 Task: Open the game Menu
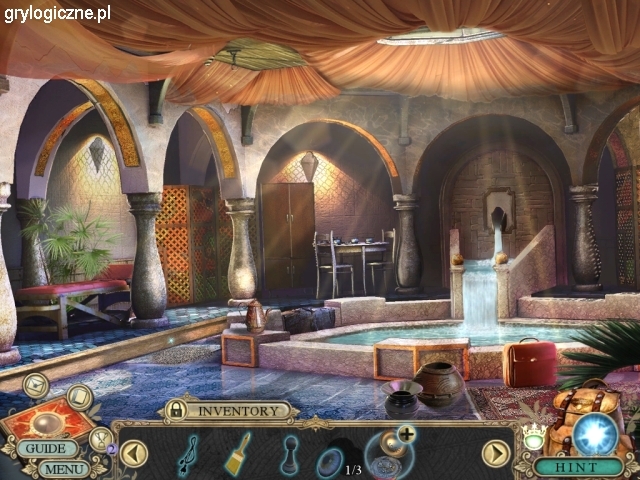point(65,468)
